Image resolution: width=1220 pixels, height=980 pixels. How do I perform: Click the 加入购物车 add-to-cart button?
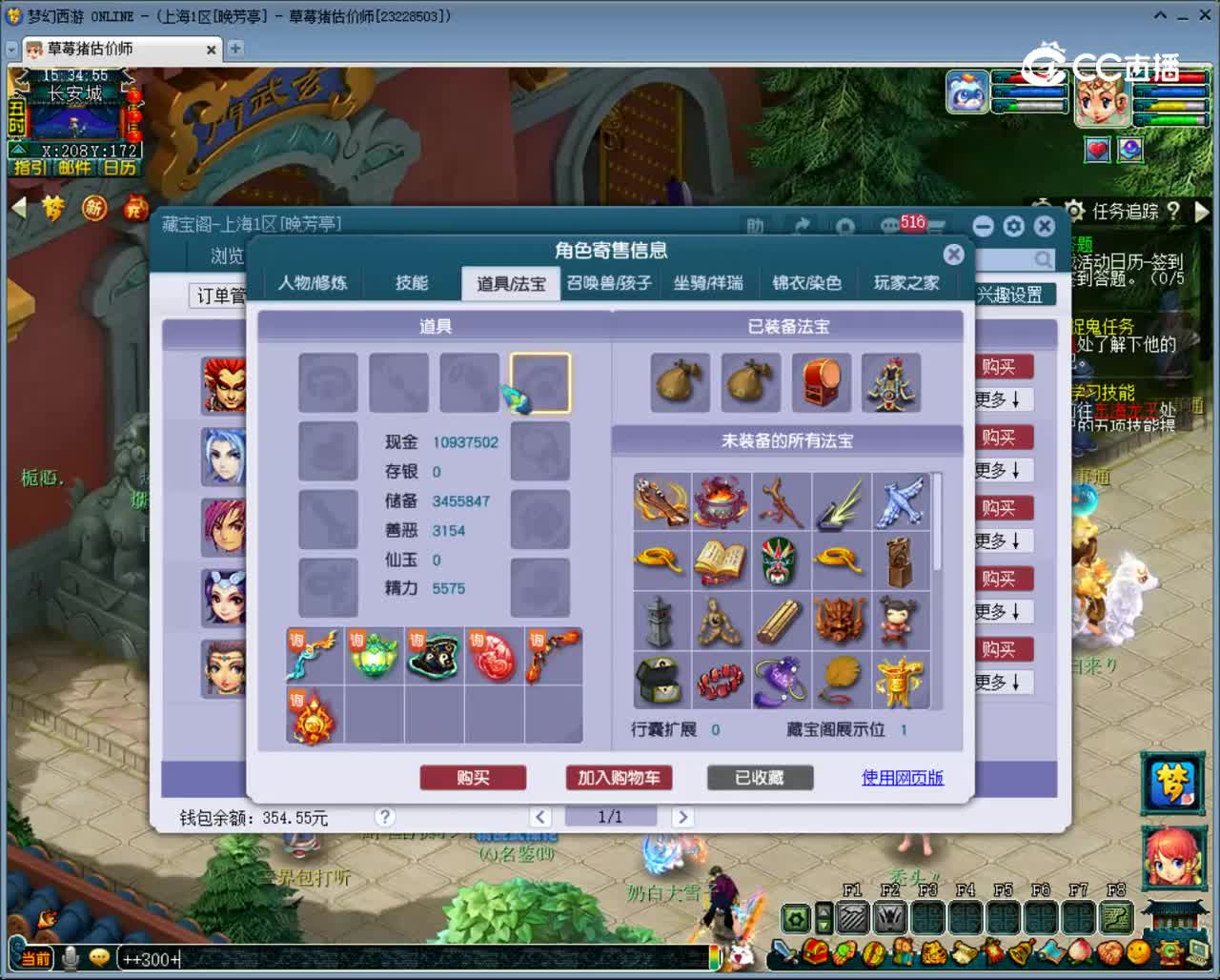coord(620,778)
